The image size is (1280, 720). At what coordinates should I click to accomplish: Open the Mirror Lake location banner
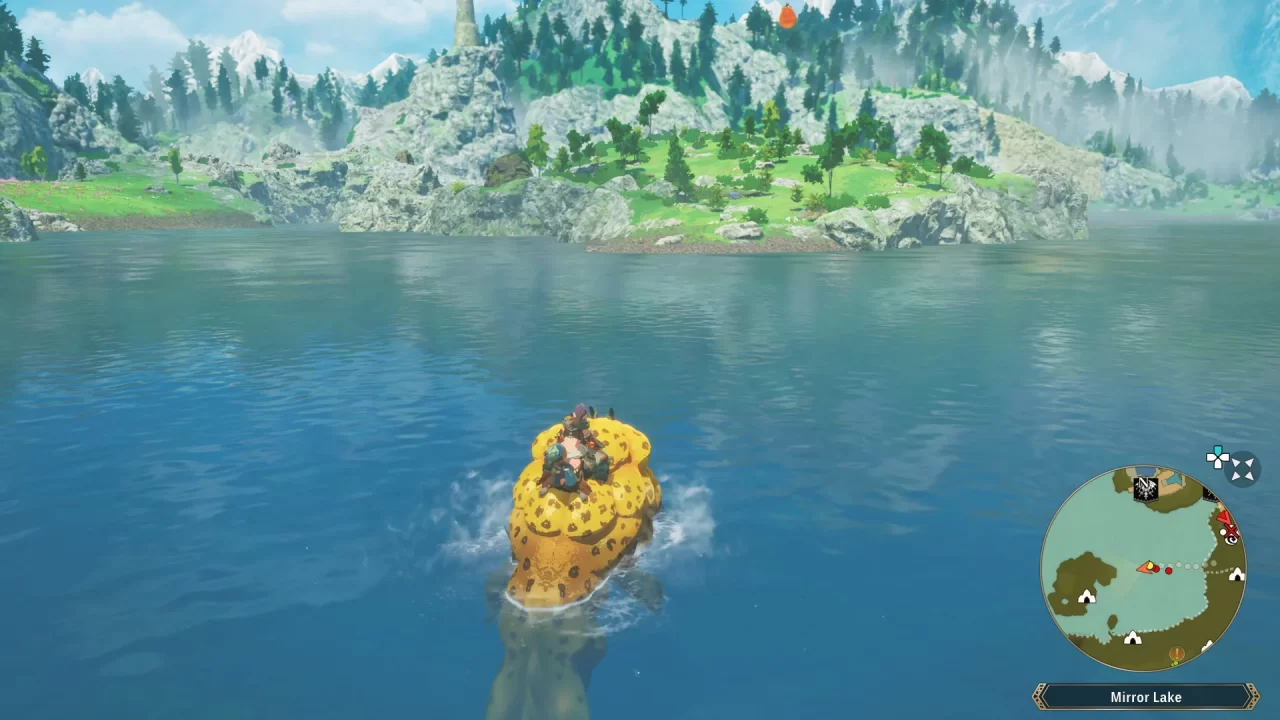click(x=1145, y=696)
